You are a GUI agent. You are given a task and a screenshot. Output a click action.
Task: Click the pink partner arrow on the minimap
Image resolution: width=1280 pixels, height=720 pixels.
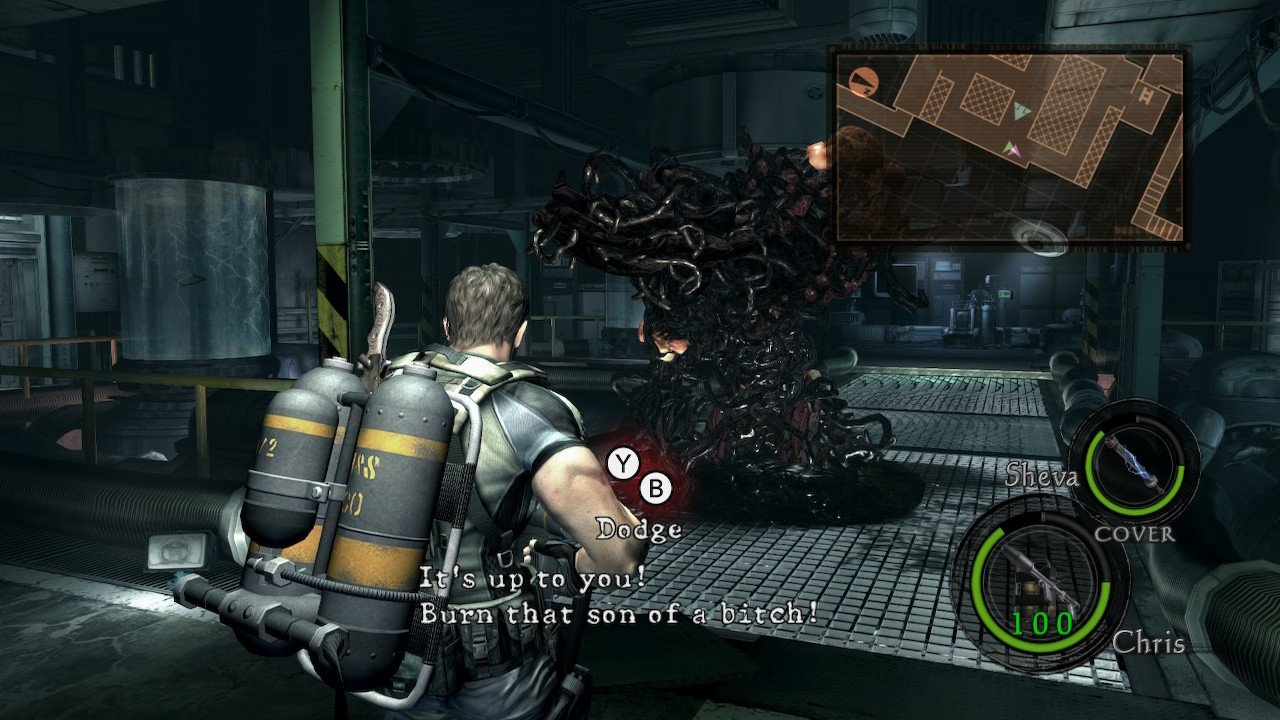(x=1016, y=152)
